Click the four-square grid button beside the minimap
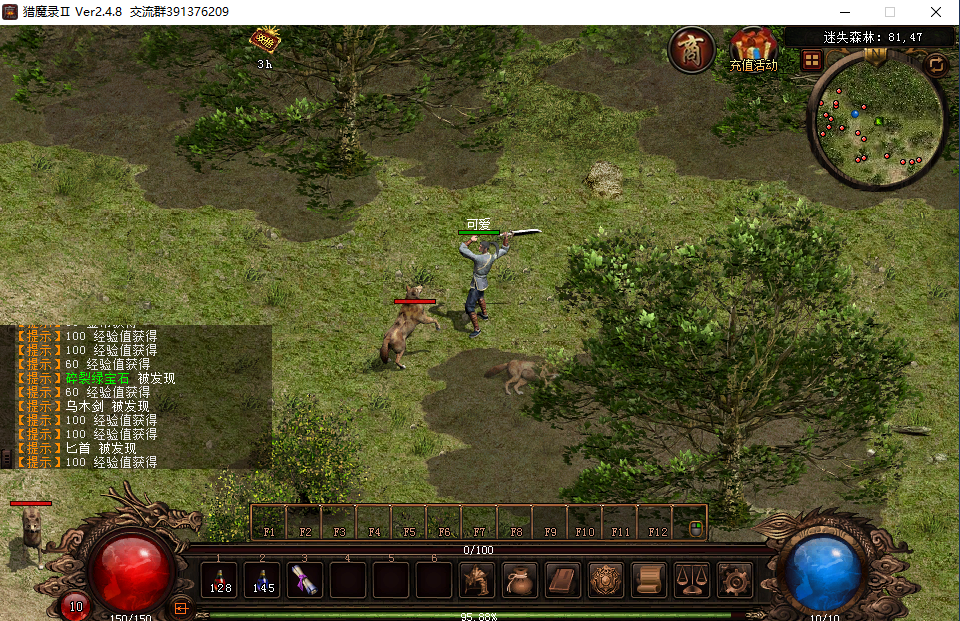Viewport: 960px width, 621px height. click(812, 60)
